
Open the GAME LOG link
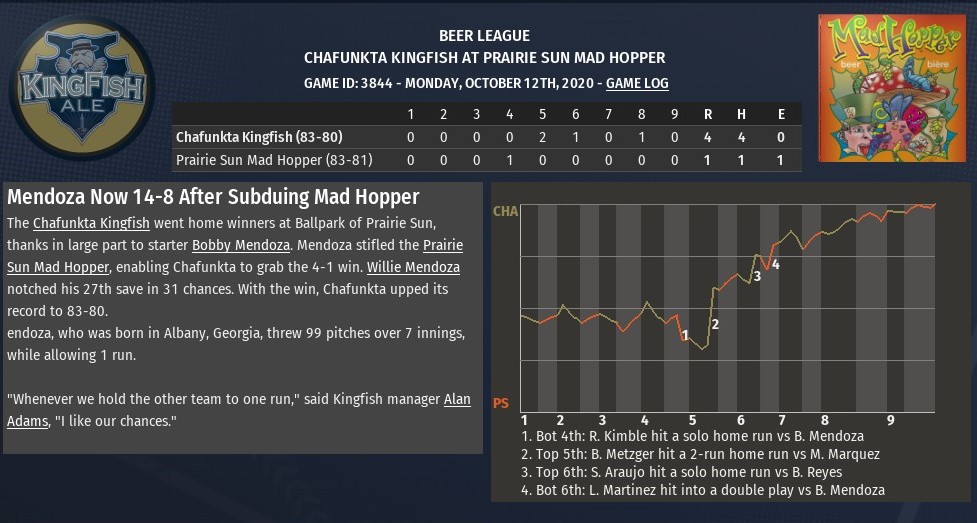click(x=637, y=84)
